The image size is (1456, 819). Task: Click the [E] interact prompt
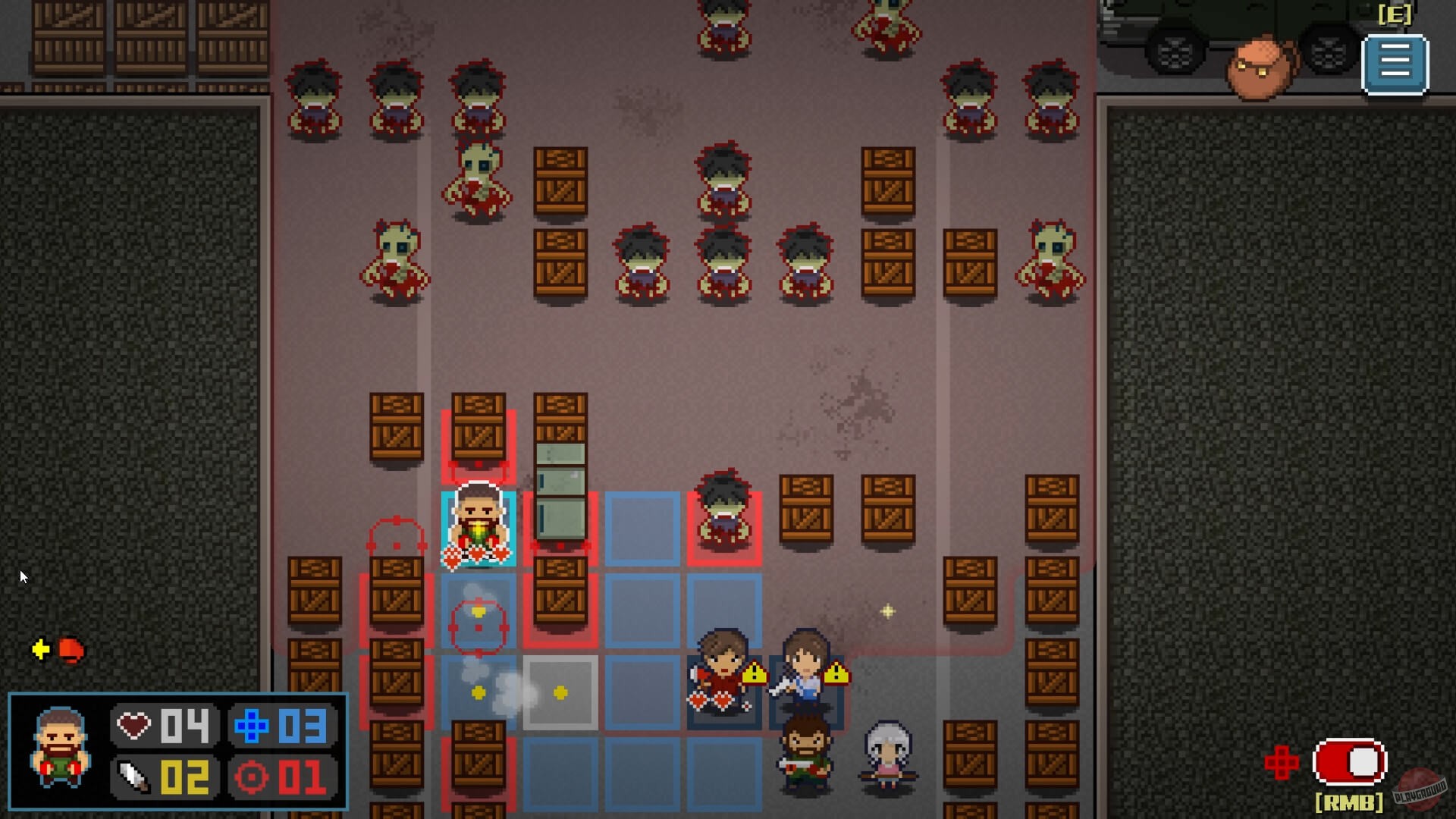pos(1395,13)
